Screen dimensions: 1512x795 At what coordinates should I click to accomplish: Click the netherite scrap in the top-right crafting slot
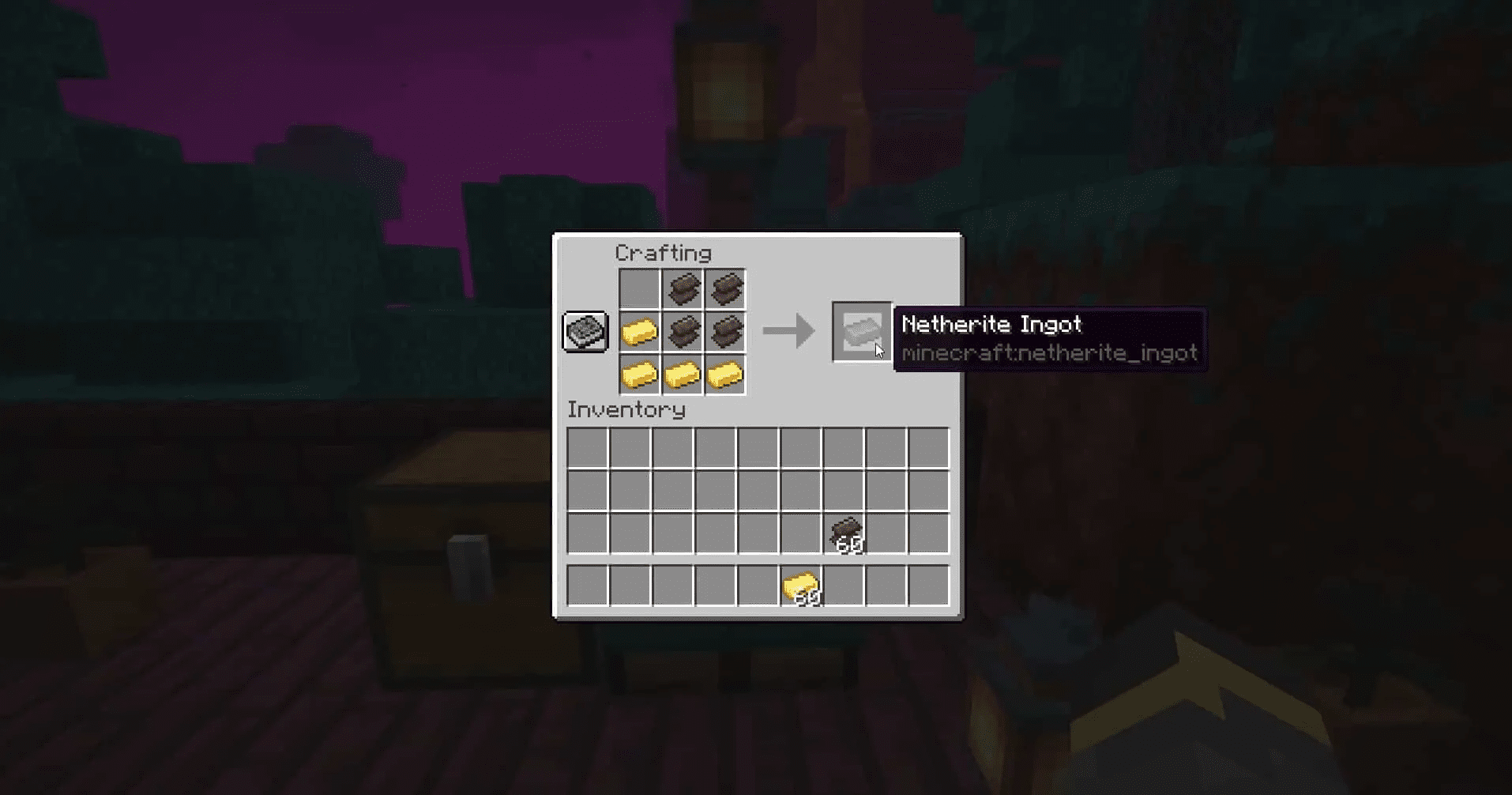pyautogui.click(x=725, y=289)
